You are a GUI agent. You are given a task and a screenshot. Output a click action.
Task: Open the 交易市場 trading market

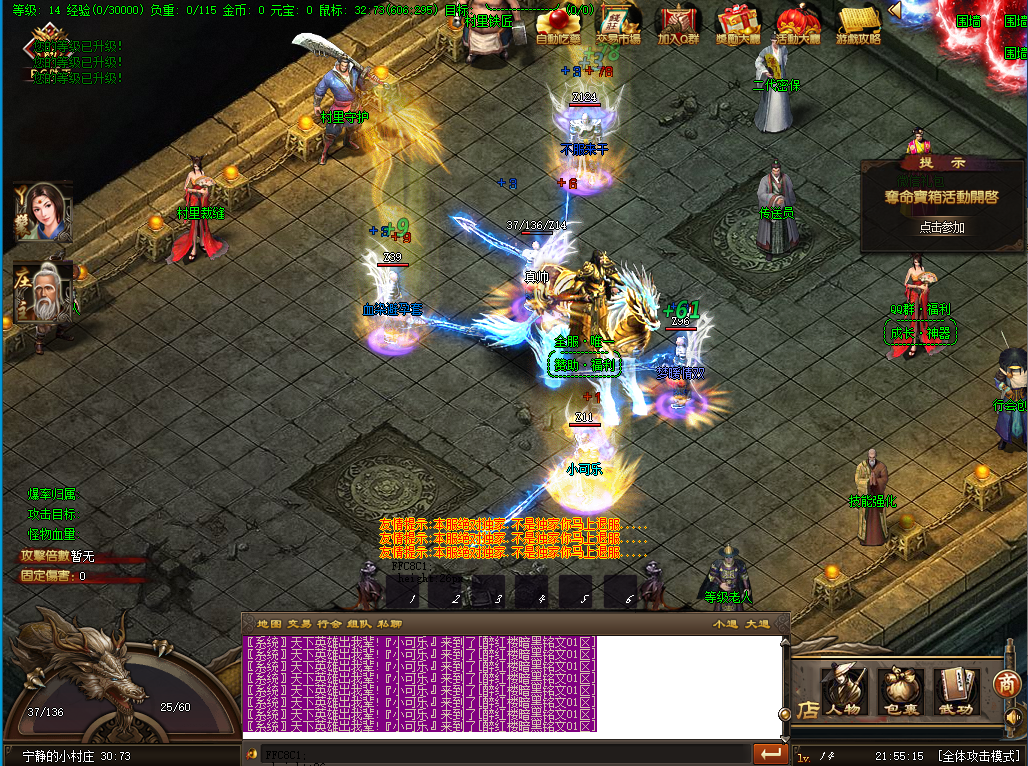point(617,25)
